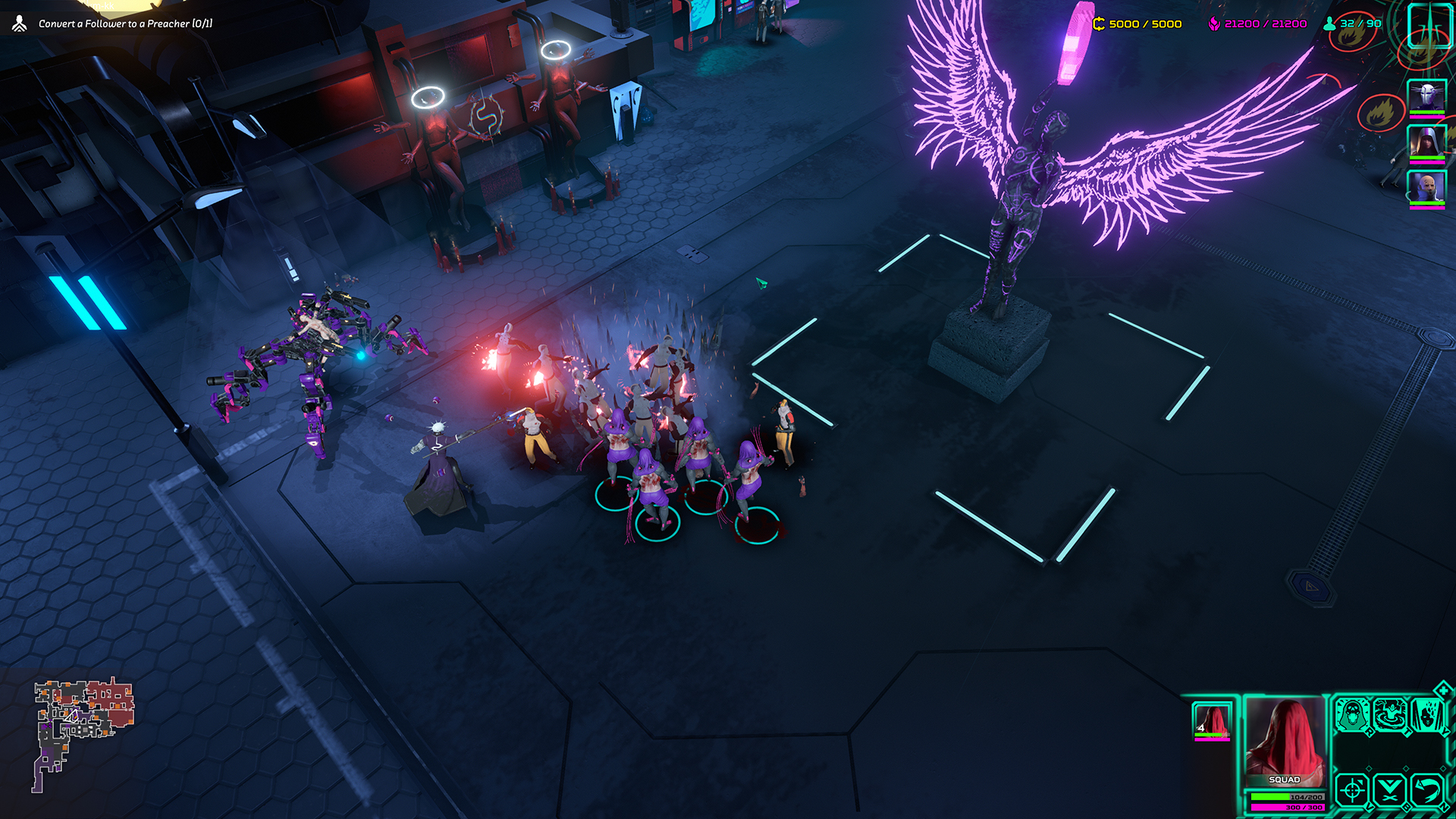The image size is (1456, 819).
Task: Open the plus button above the abilities
Action: click(1443, 689)
